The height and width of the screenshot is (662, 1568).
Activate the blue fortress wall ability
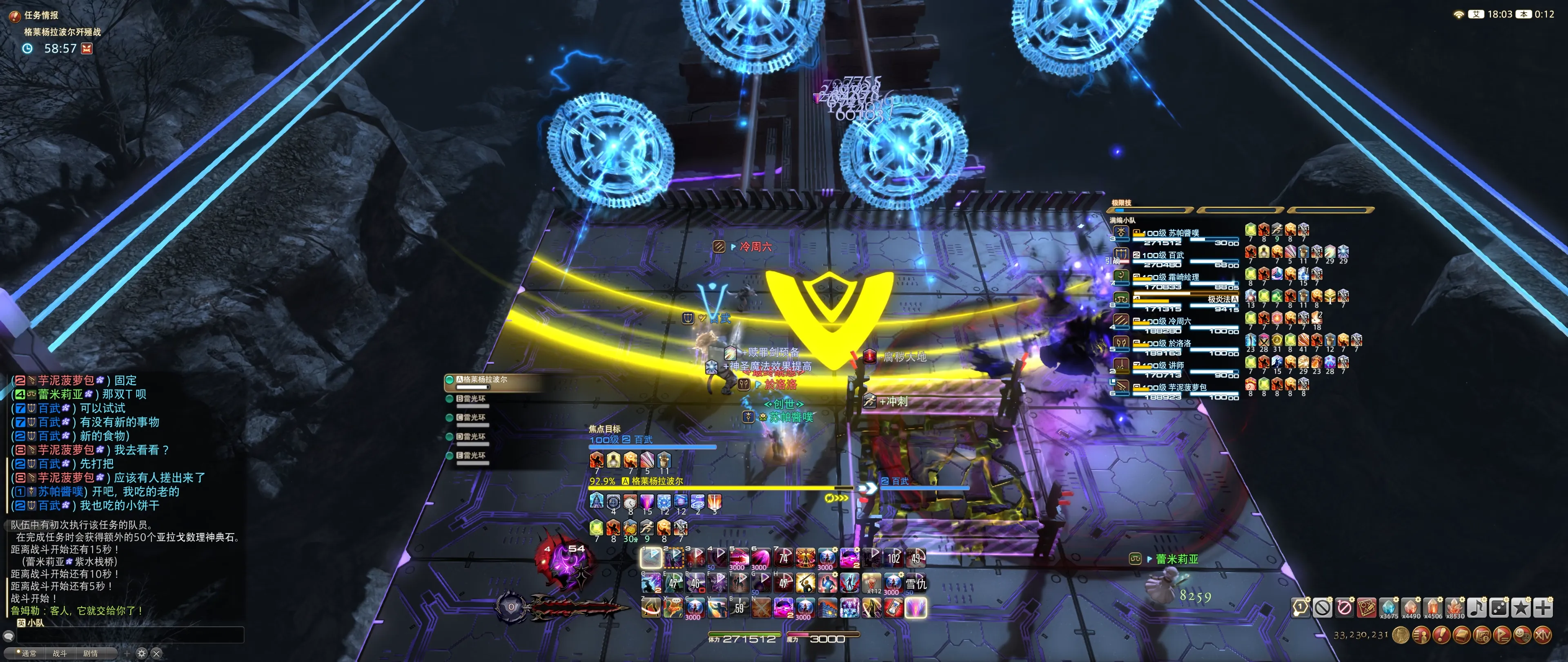click(827, 607)
